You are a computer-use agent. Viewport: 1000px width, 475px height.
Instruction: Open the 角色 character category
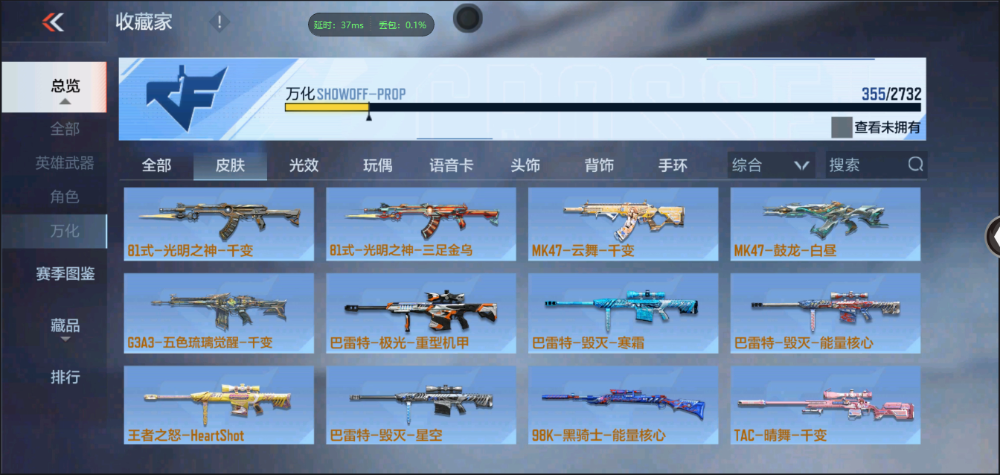tap(65, 198)
